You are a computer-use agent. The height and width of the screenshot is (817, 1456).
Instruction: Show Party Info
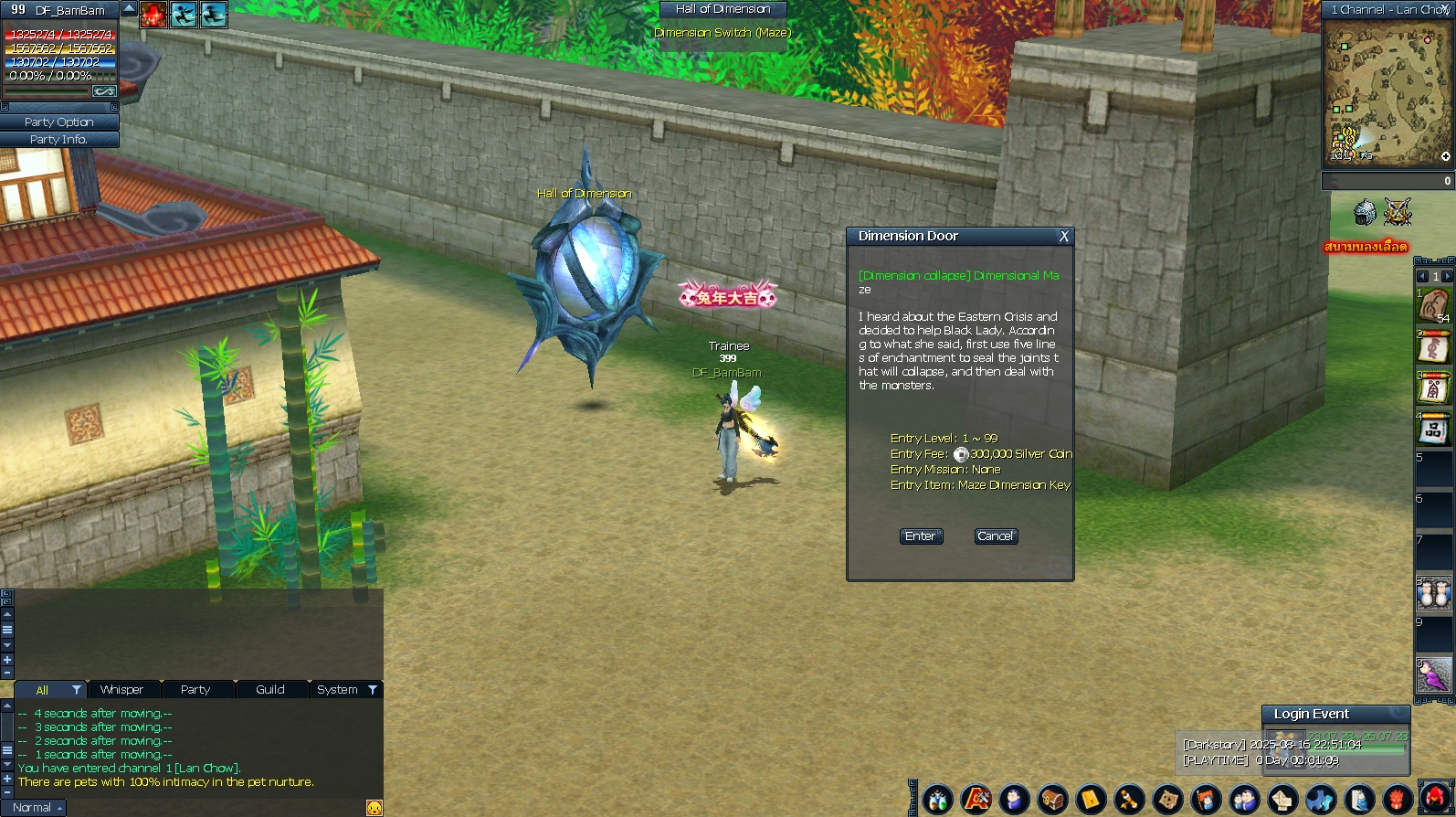[x=59, y=140]
